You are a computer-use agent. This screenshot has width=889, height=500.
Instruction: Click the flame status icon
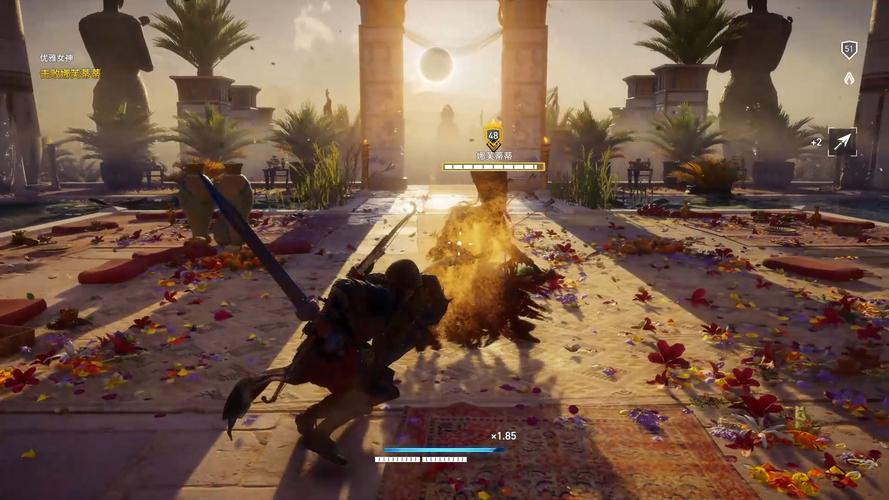point(849,77)
